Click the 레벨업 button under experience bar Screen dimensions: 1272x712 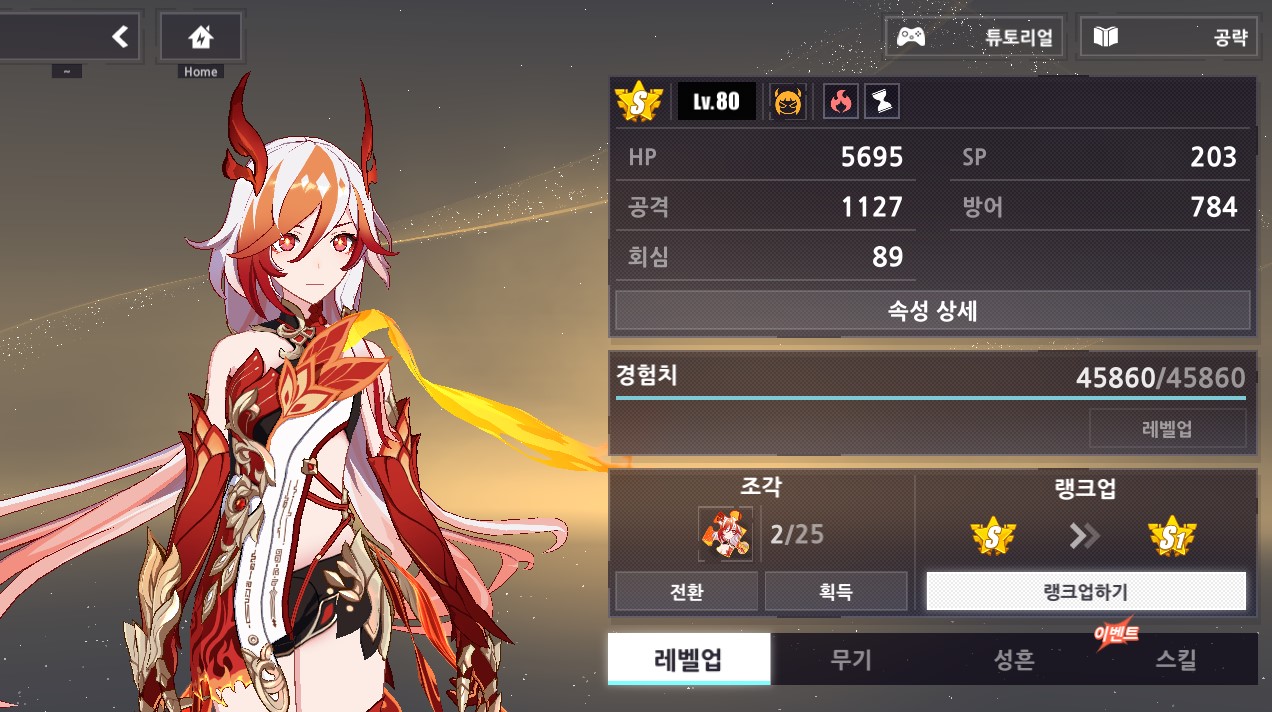click(x=1167, y=429)
